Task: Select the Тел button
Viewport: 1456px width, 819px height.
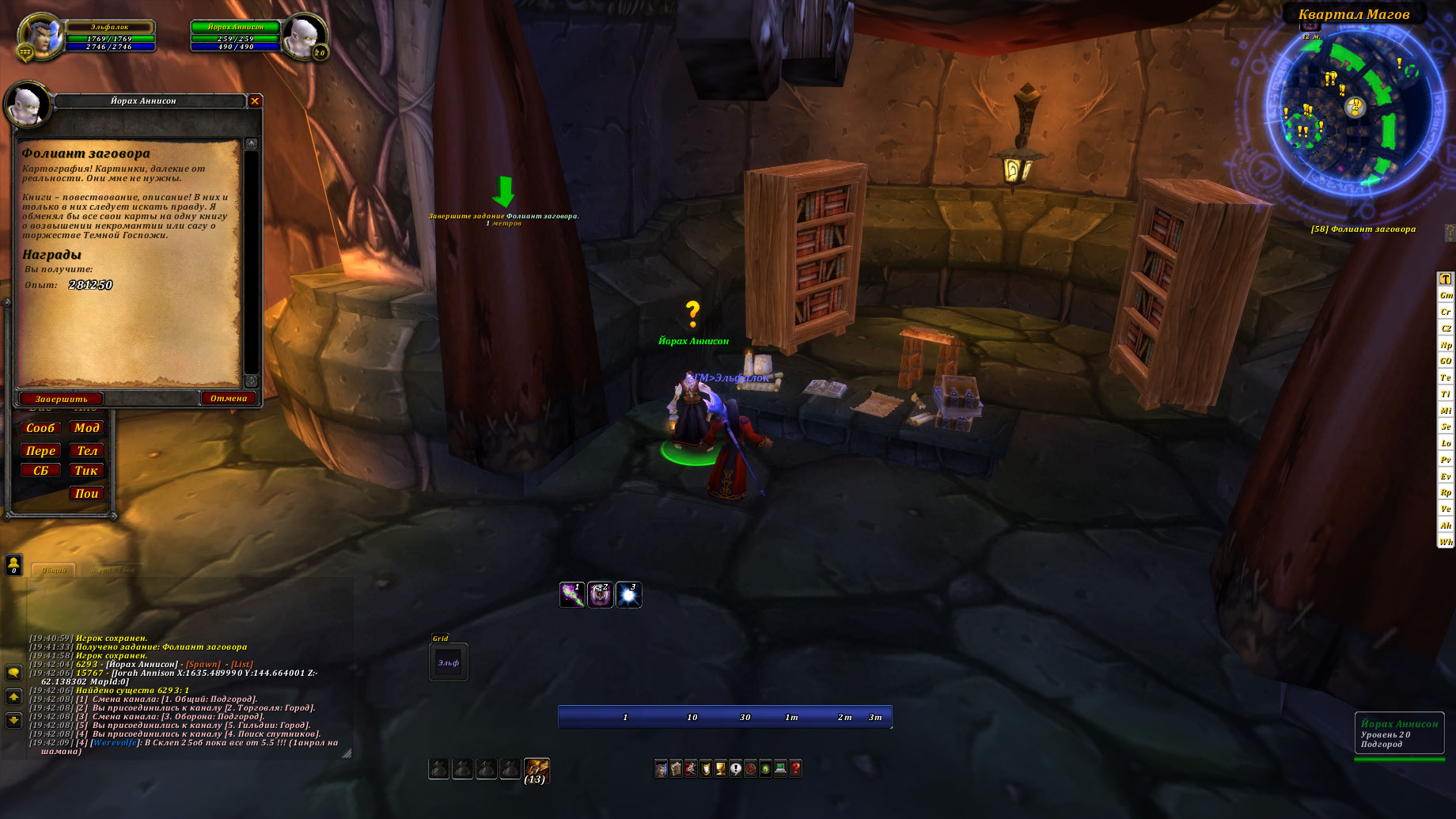Action: tap(86, 451)
